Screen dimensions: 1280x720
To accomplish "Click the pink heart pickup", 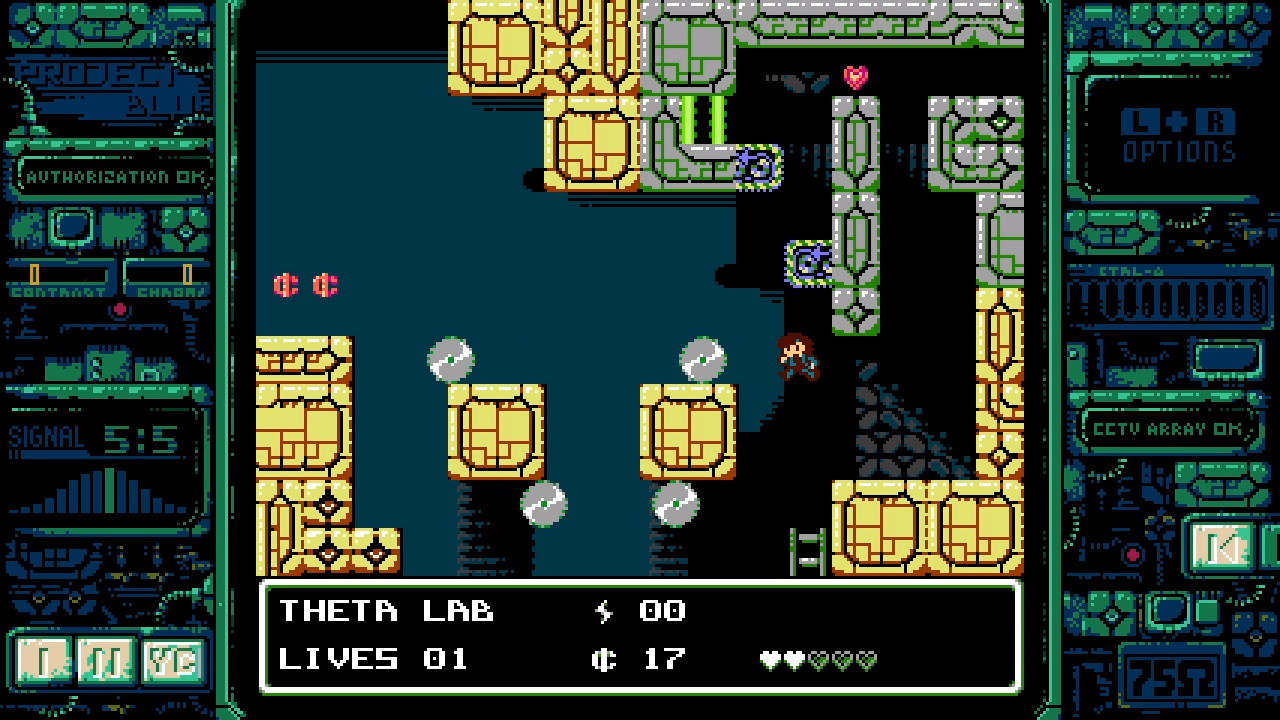I will point(854,76).
